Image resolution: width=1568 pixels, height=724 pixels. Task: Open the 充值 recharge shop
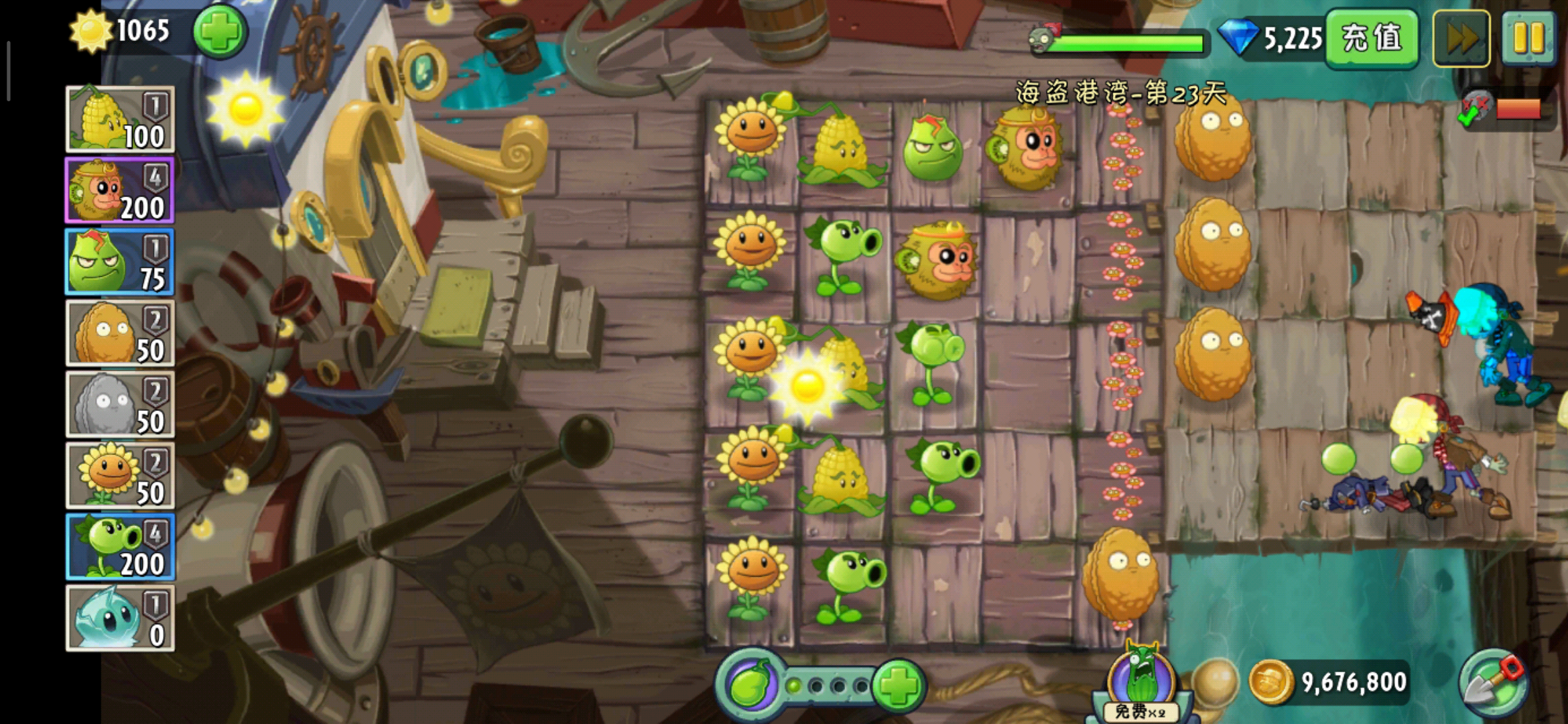[x=1371, y=38]
